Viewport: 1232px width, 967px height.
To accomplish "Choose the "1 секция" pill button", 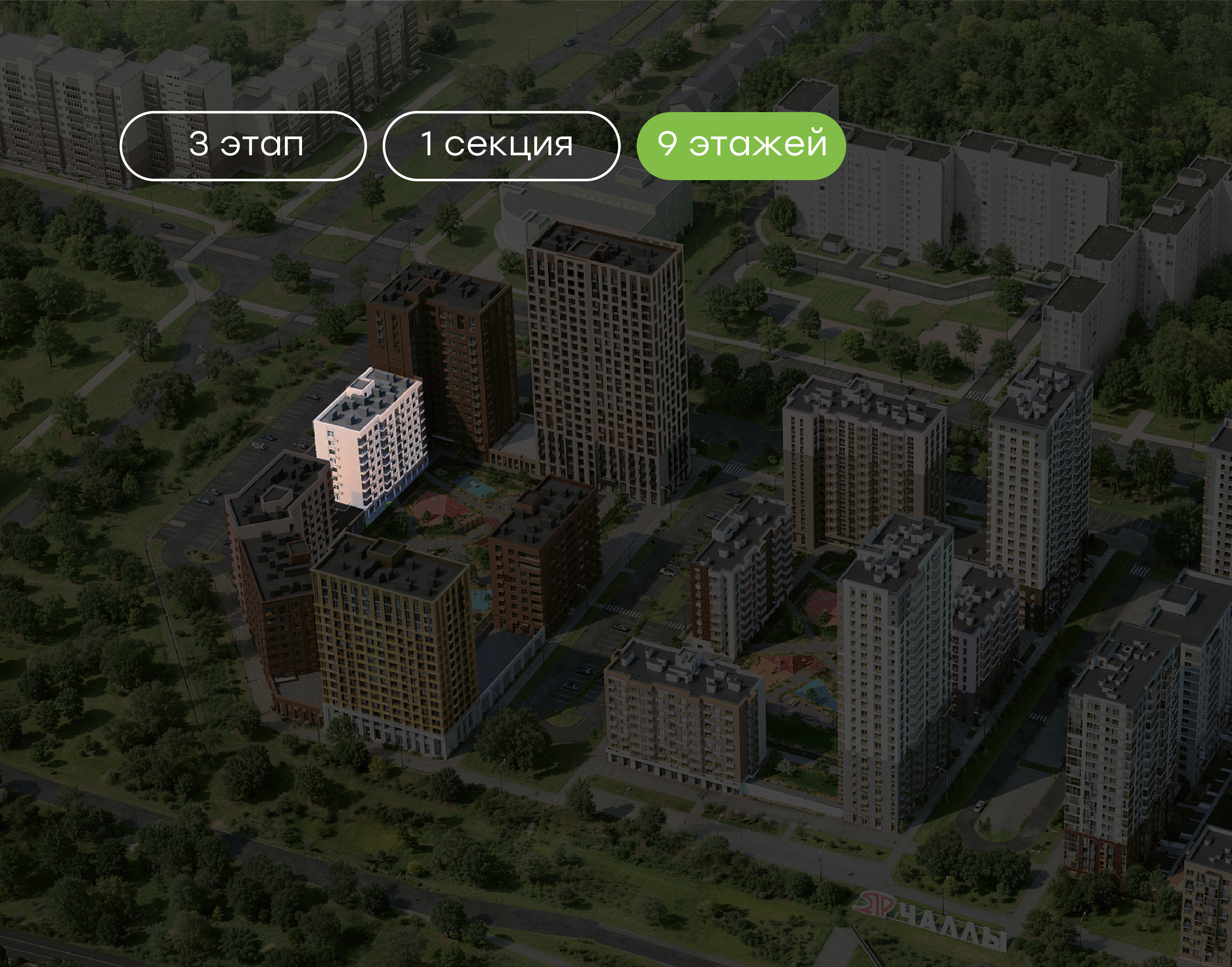I will [501, 146].
